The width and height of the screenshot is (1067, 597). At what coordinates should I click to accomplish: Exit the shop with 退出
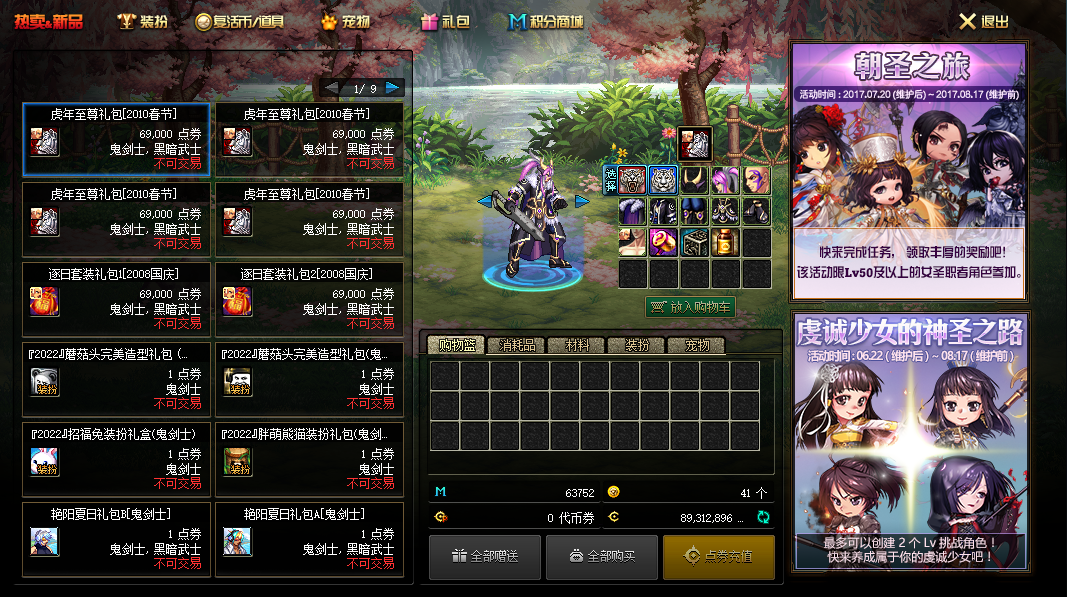coord(984,21)
